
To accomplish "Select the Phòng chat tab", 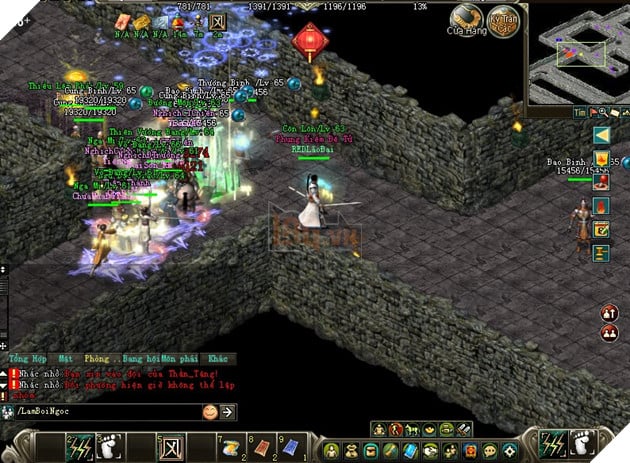I will 99,358.
